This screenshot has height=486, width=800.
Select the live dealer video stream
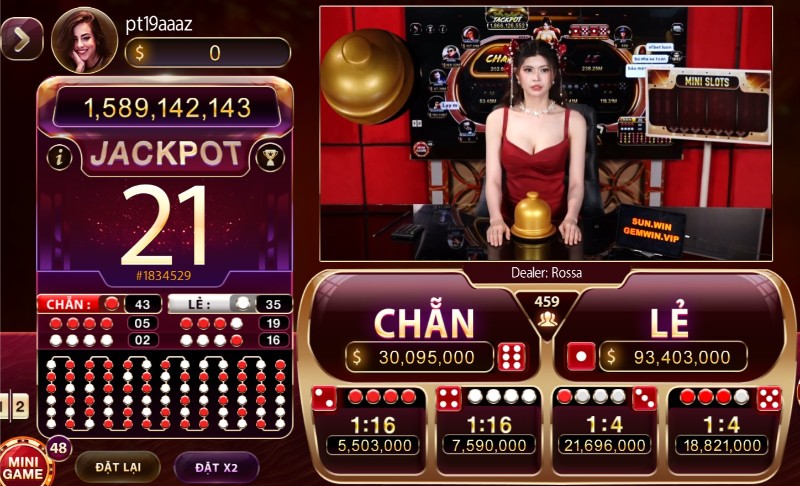(x=545, y=133)
